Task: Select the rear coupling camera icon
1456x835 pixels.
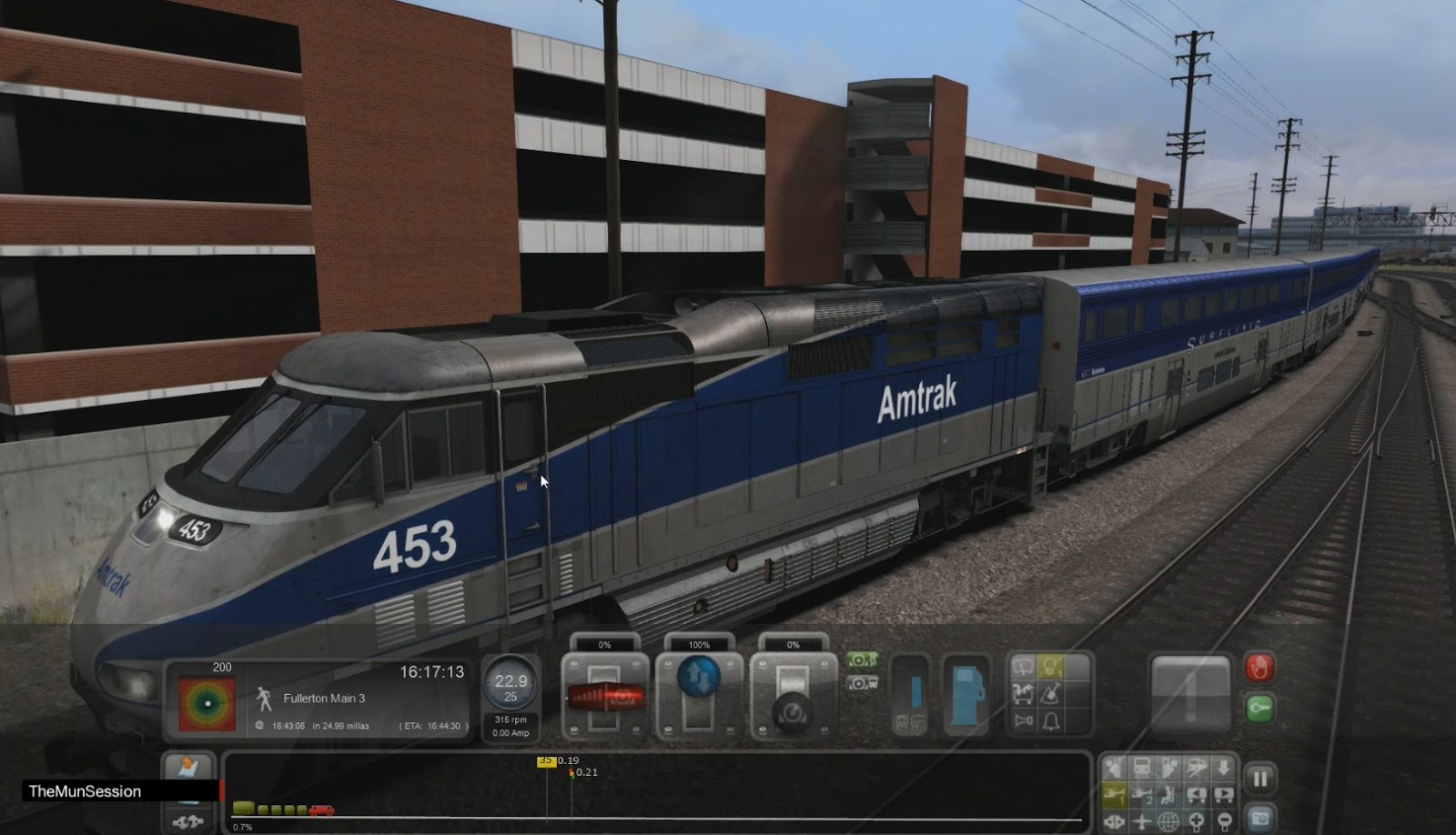Action: (1223, 793)
